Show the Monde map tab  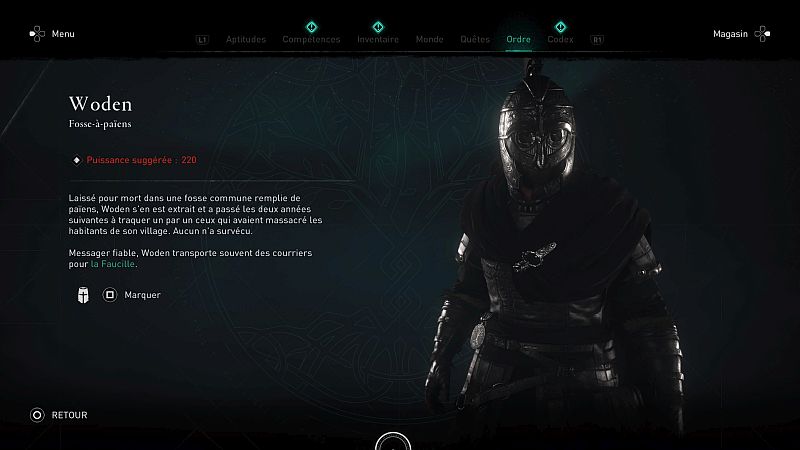click(429, 40)
